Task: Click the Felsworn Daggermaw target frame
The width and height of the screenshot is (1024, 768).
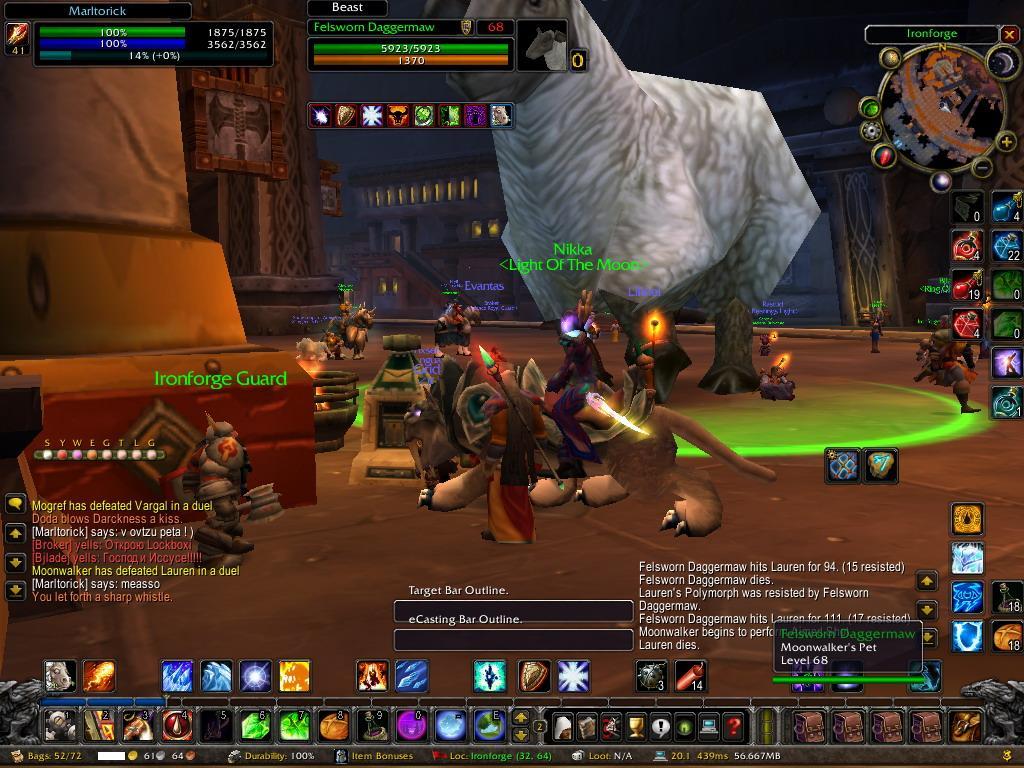Action: tap(410, 46)
